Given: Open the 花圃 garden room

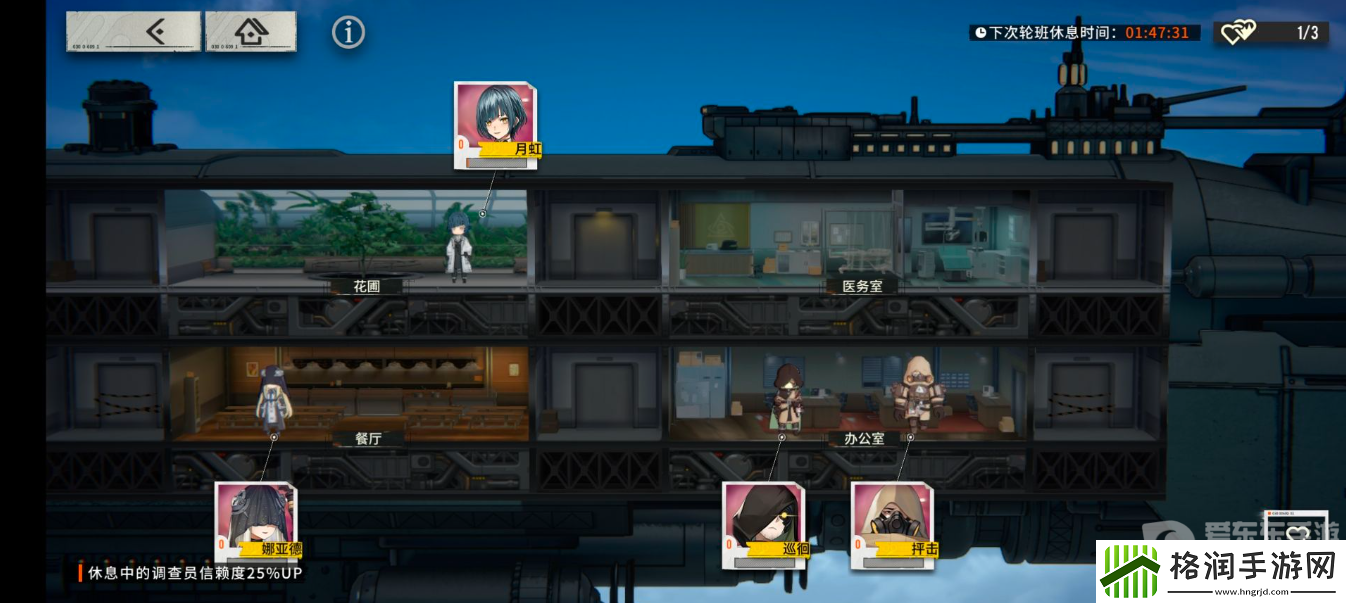Looking at the screenshot, I should tap(345, 240).
